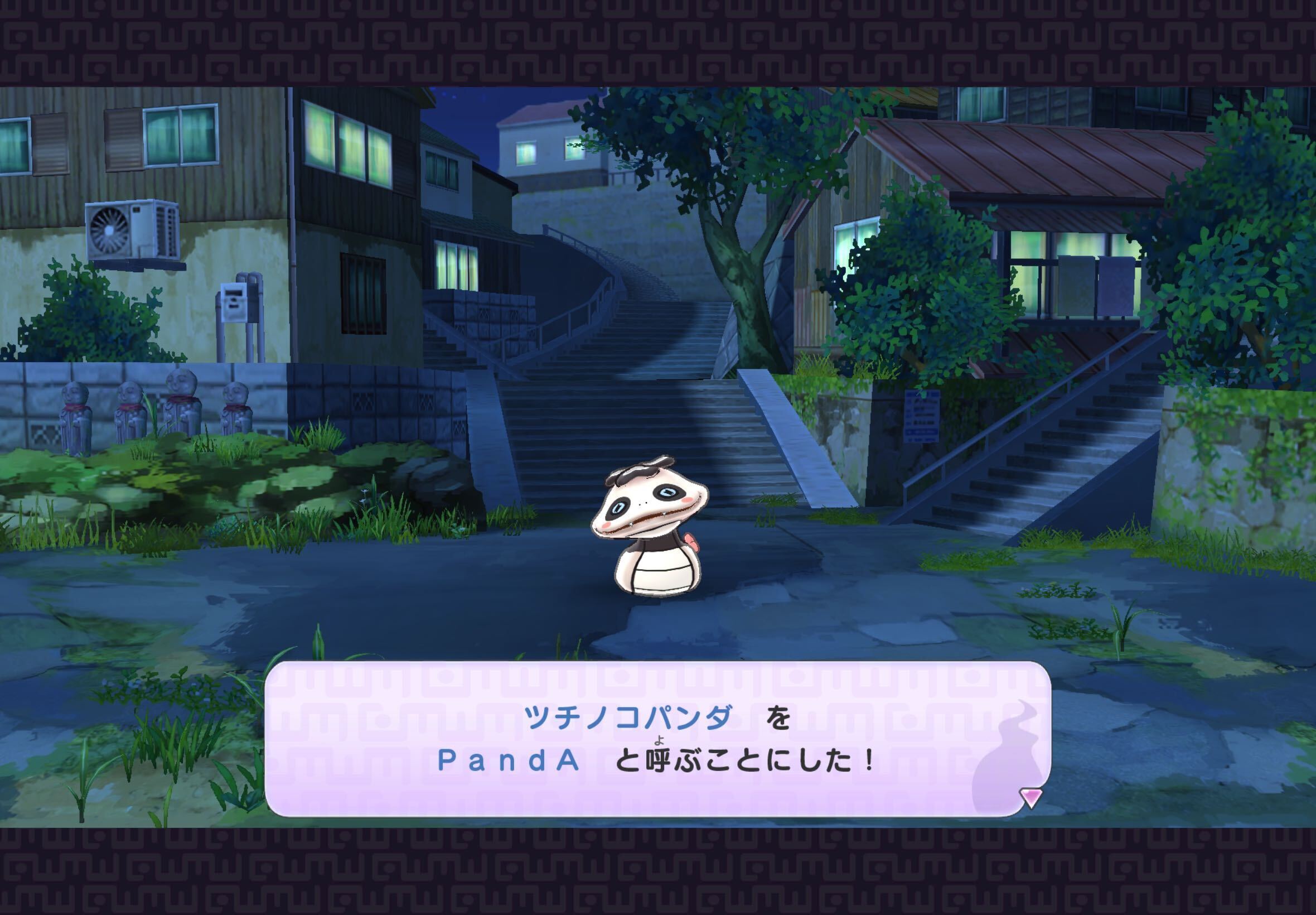Click the pink dialogue advance arrow
1316x915 pixels.
[x=1030, y=797]
